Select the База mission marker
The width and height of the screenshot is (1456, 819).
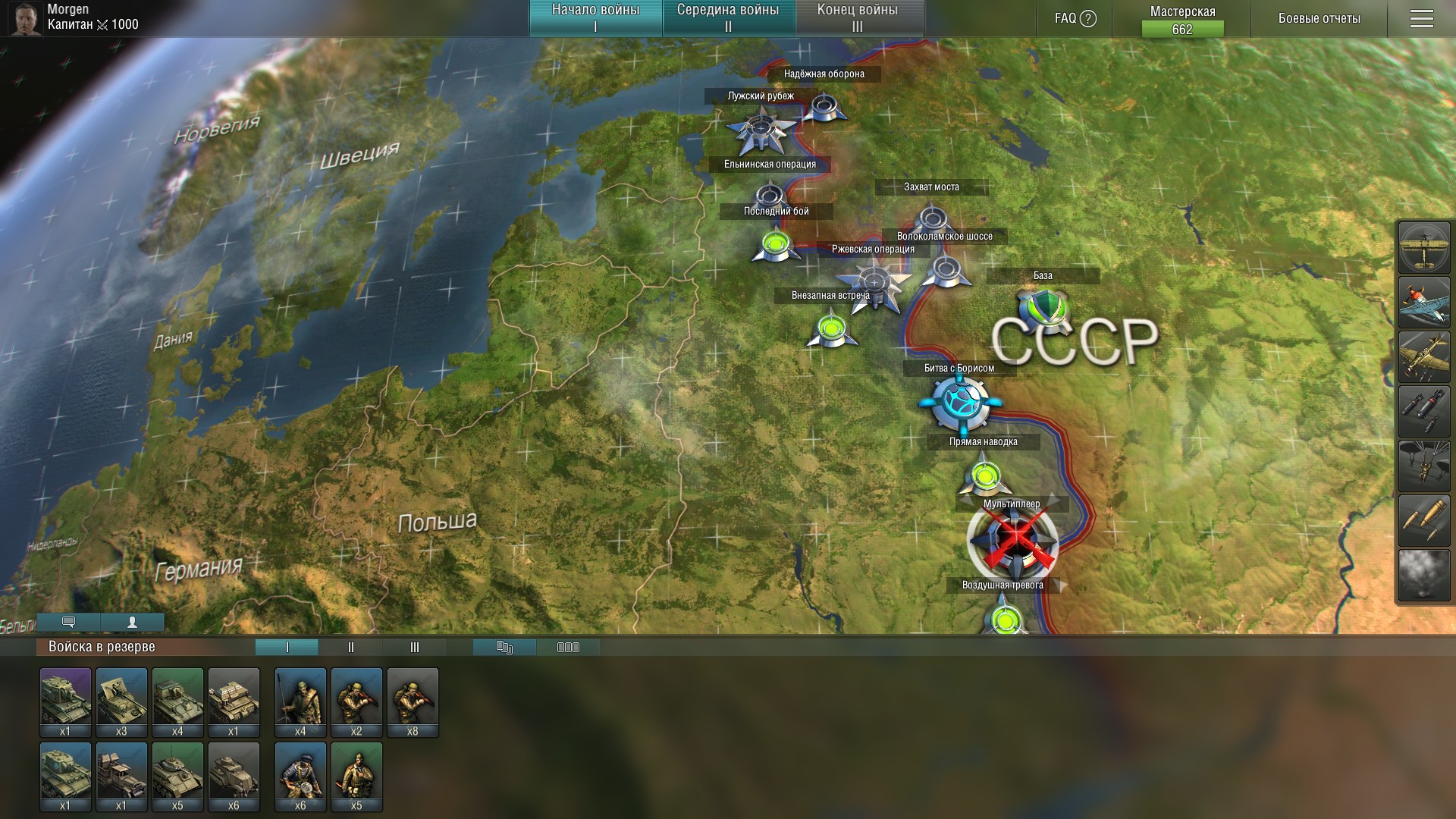1043,308
